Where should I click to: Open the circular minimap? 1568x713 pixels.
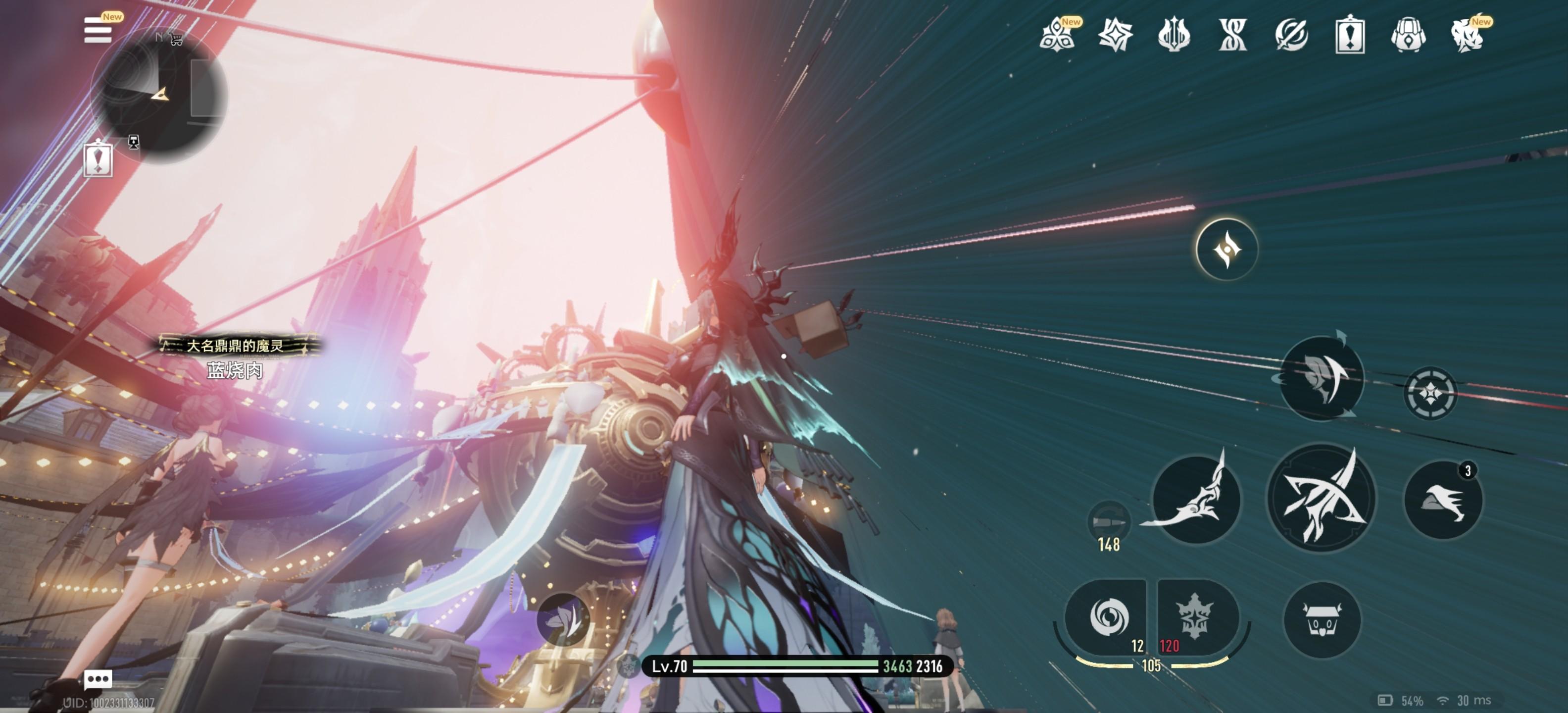tap(158, 96)
